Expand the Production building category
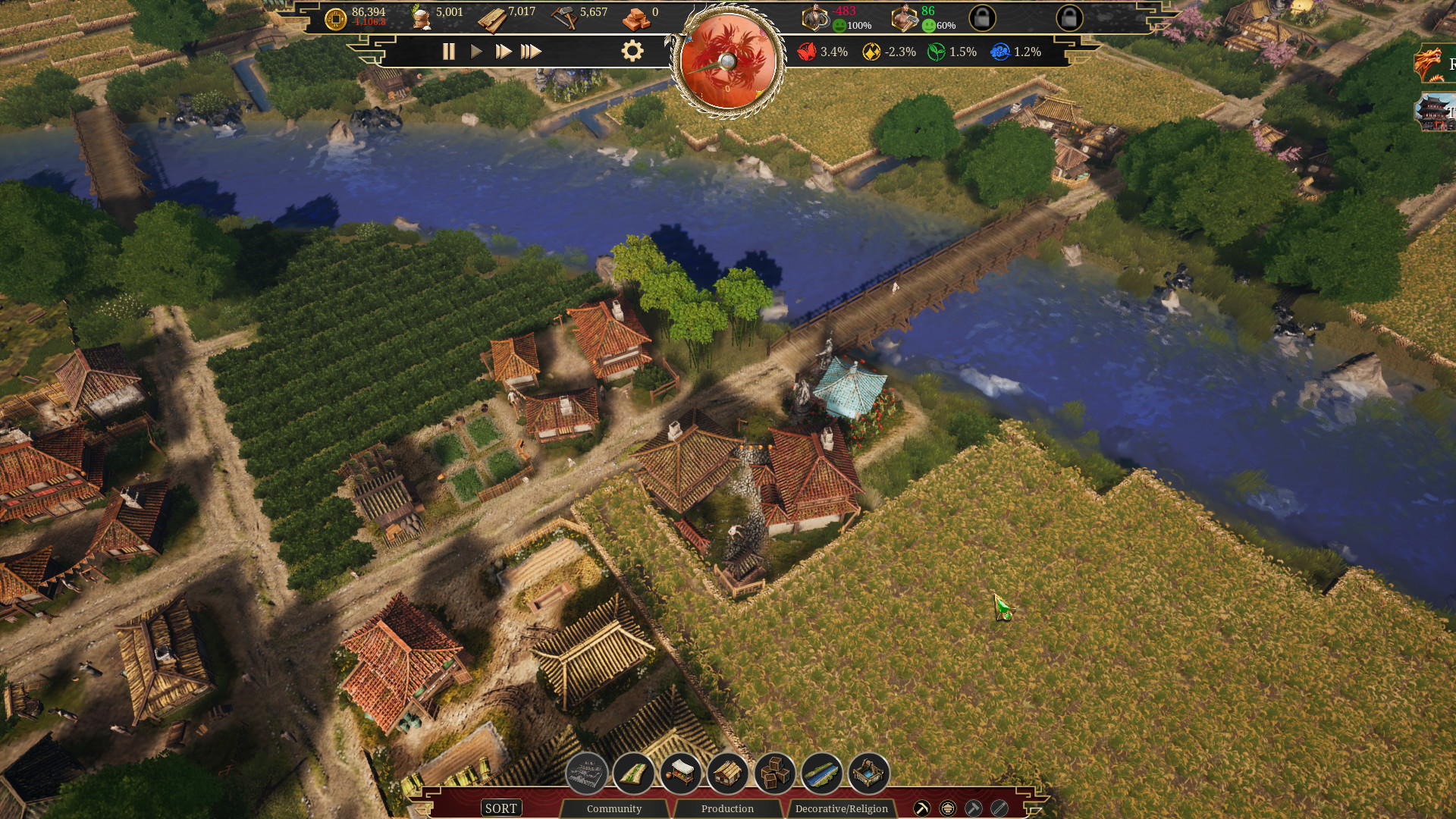The width and height of the screenshot is (1456, 819). click(x=726, y=808)
